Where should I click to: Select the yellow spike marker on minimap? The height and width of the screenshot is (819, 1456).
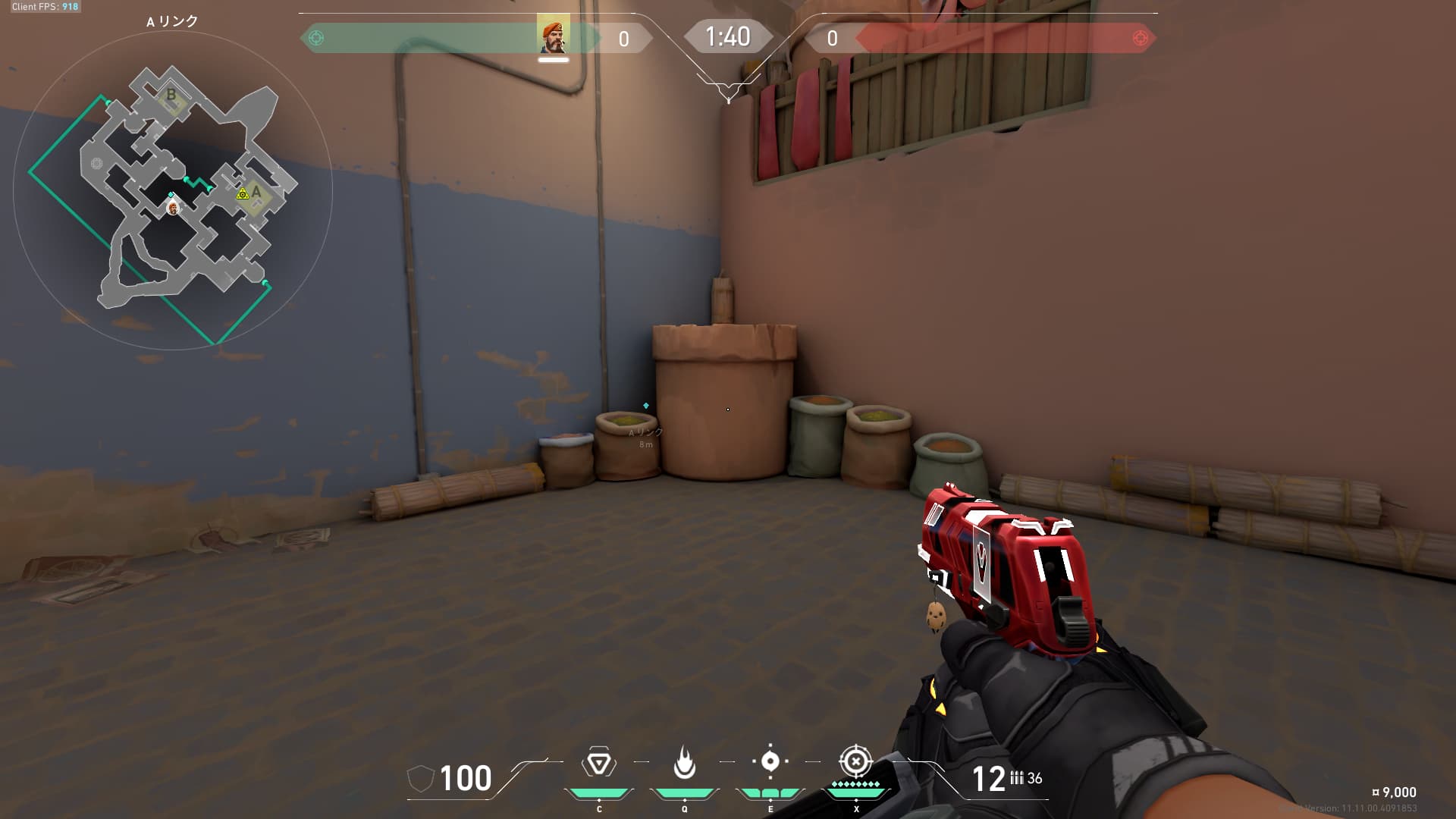pos(243,194)
